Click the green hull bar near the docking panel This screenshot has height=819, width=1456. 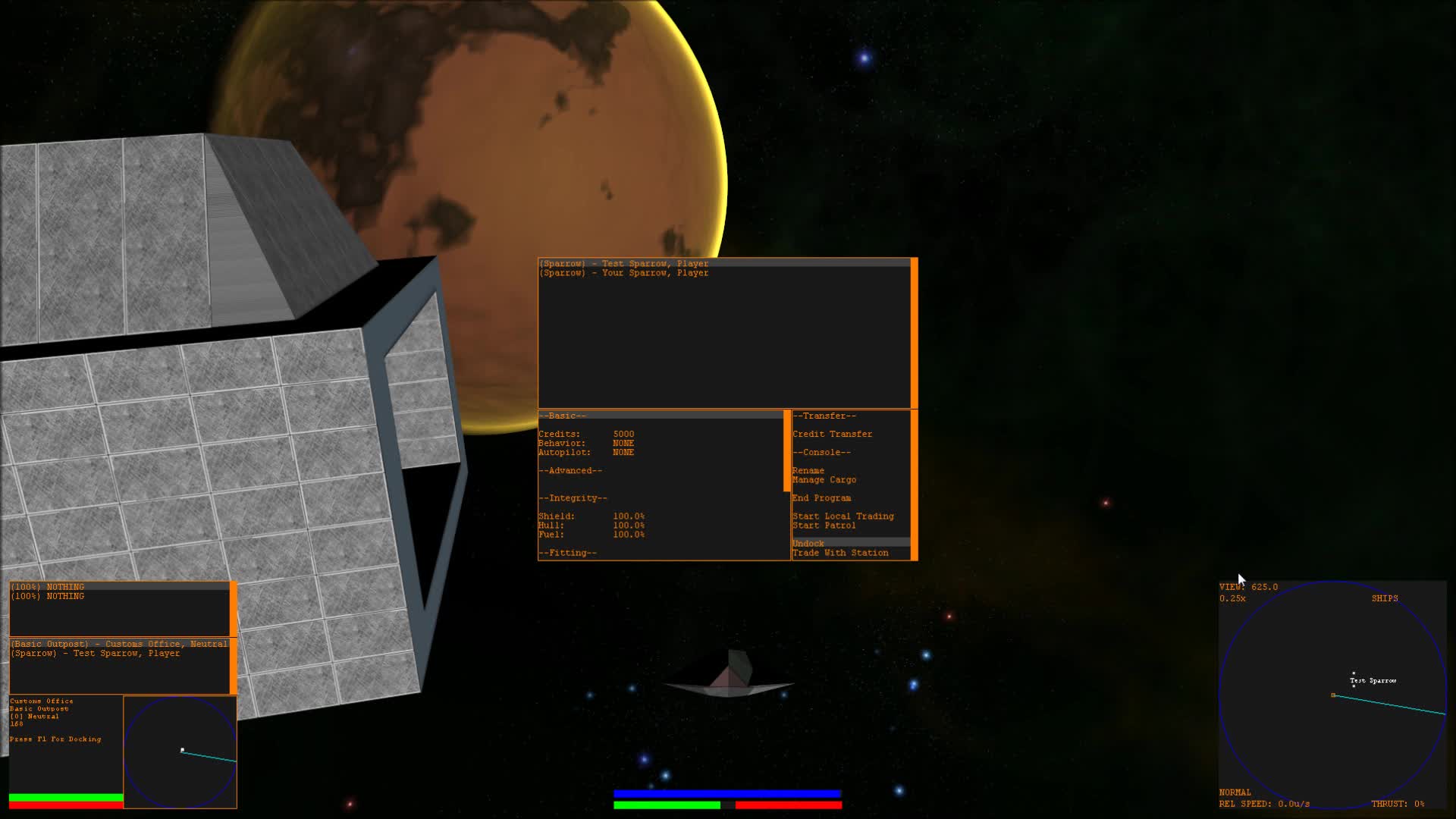pos(64,797)
